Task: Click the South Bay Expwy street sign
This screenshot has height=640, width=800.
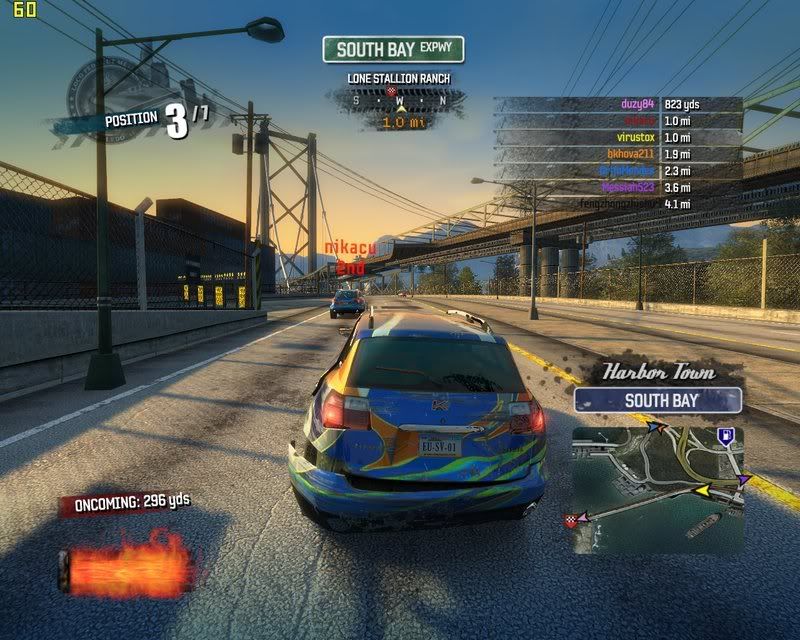Action: click(393, 49)
